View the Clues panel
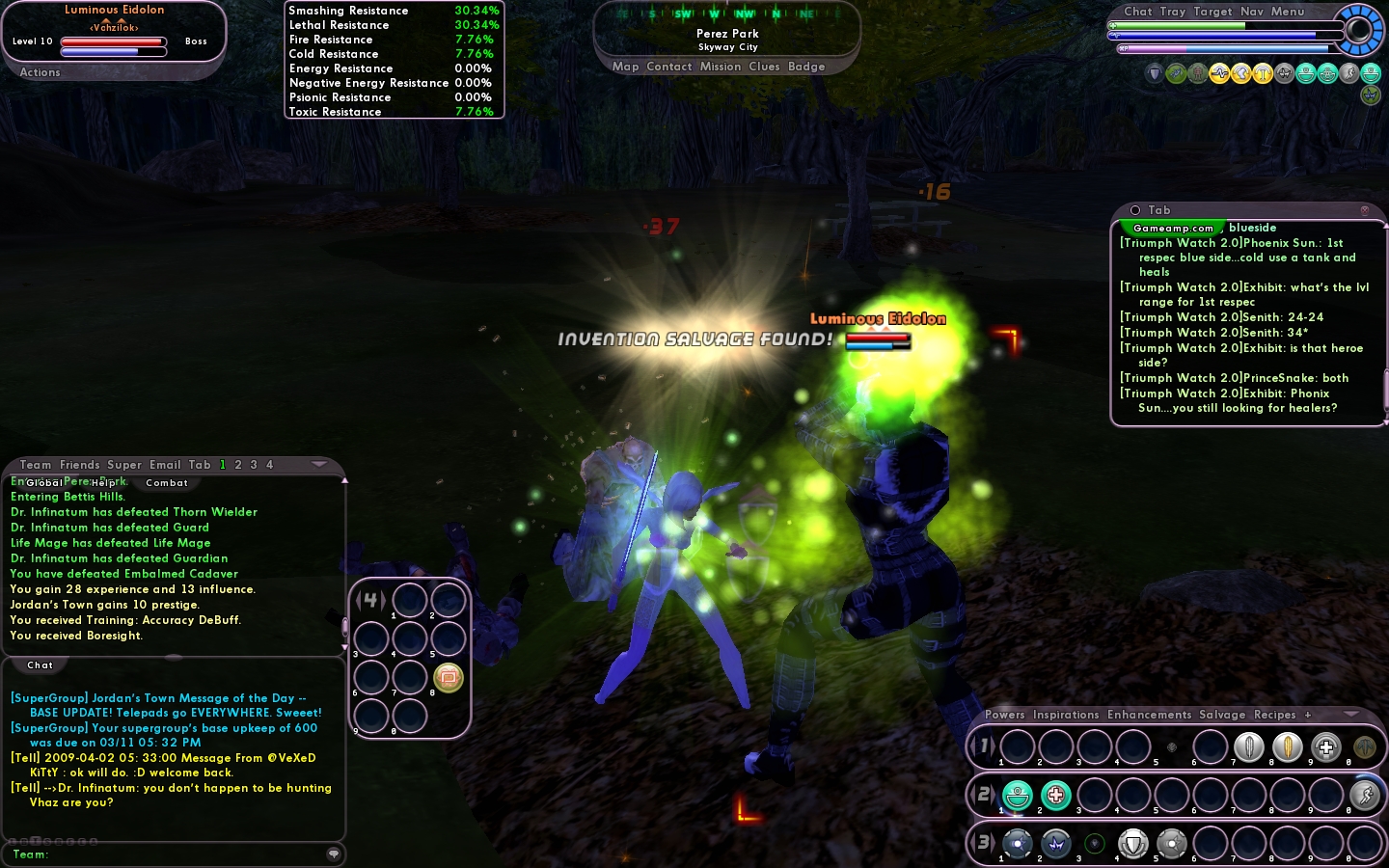 [x=764, y=67]
